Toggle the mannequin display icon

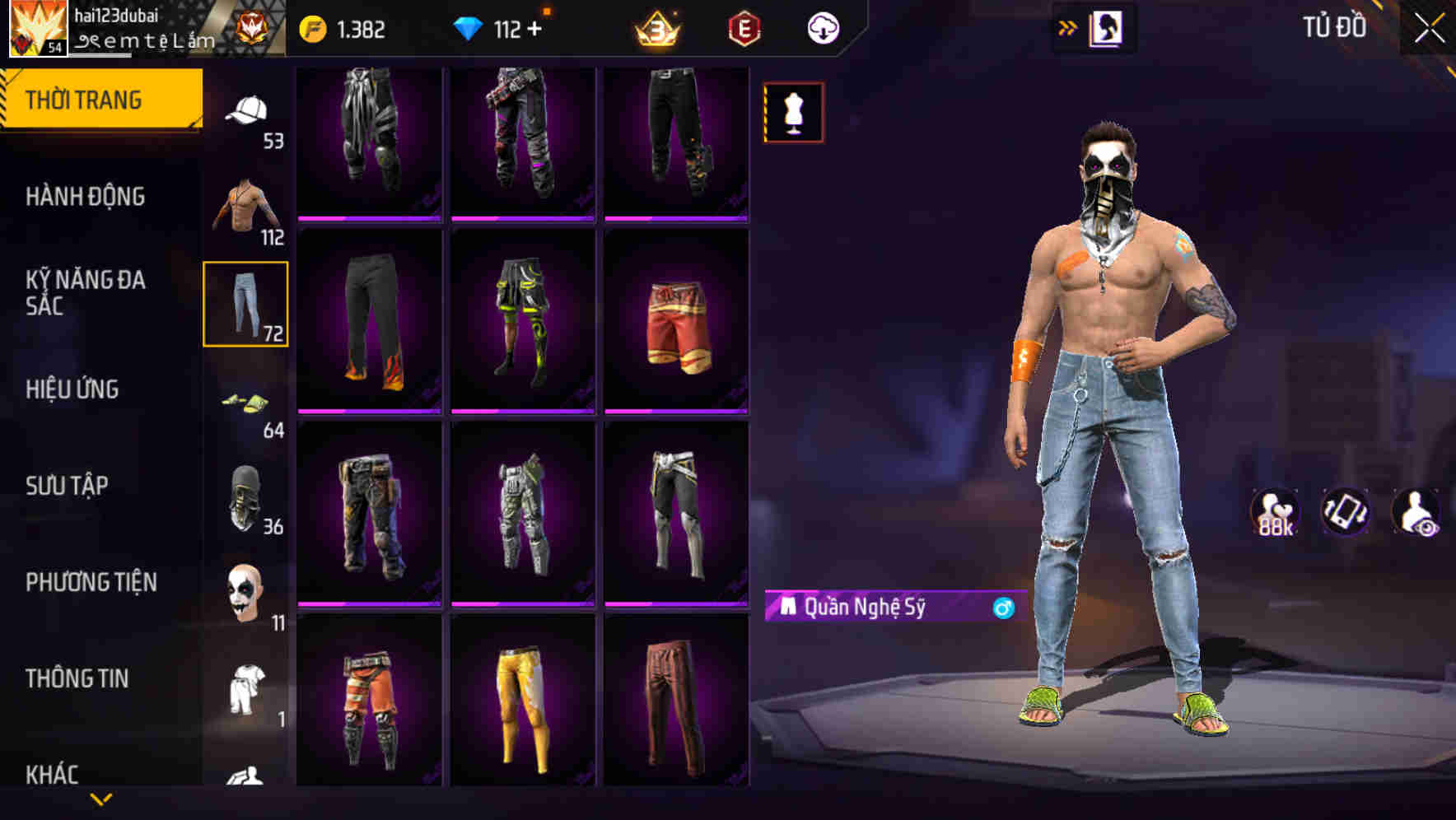click(x=794, y=113)
